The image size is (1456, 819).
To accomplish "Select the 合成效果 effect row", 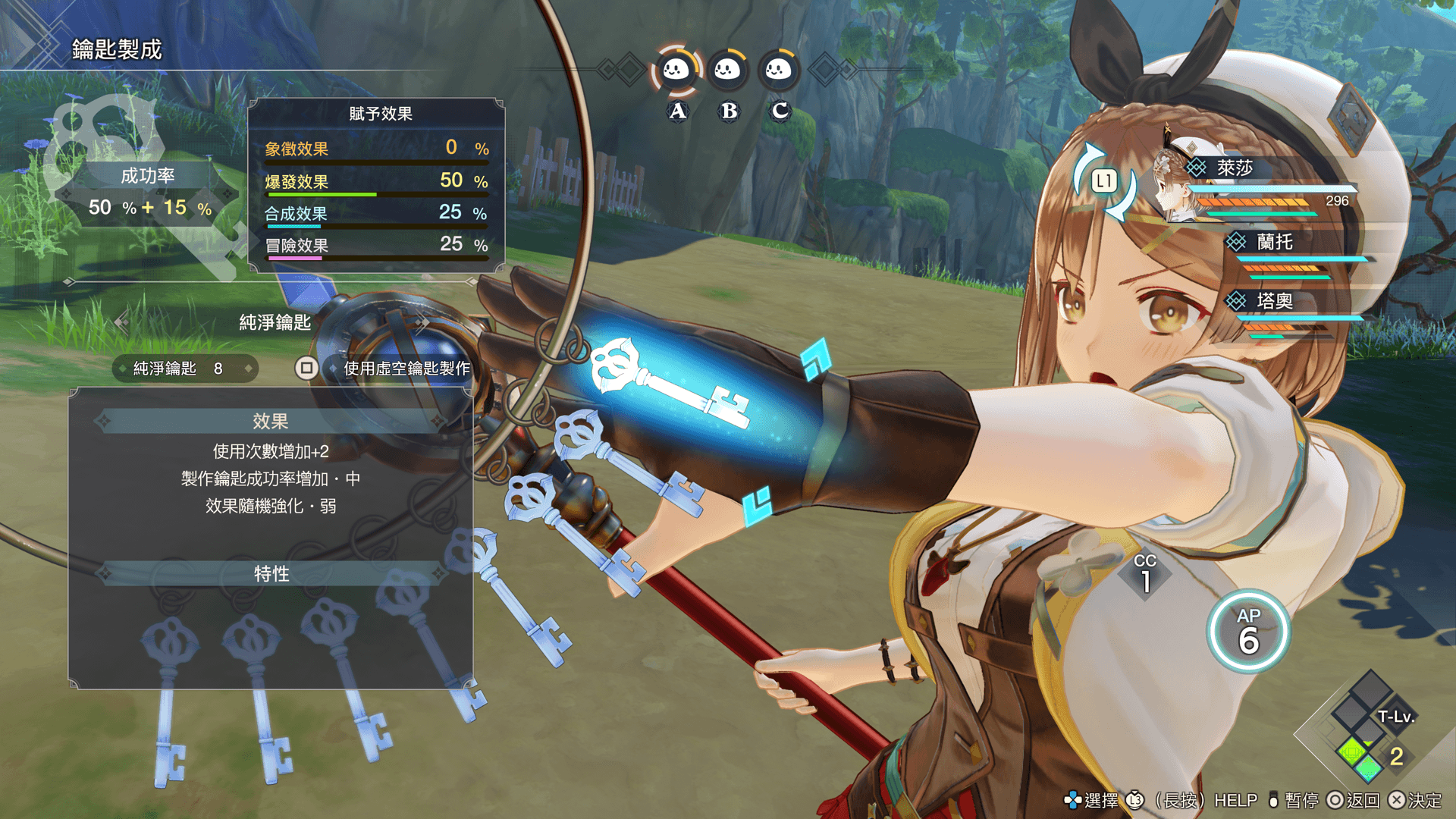I will point(376,214).
